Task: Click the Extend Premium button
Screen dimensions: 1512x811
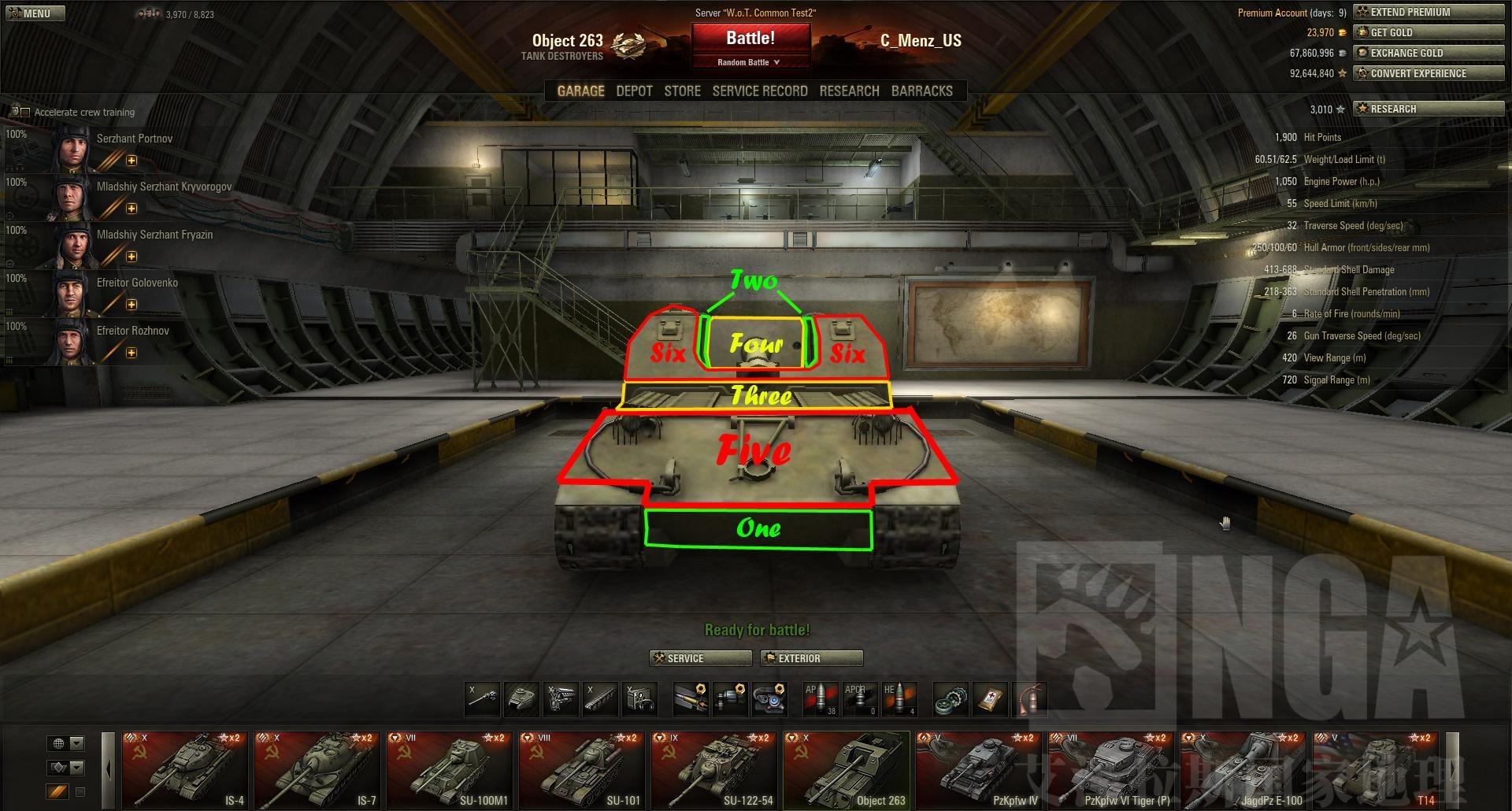Action: point(1428,12)
